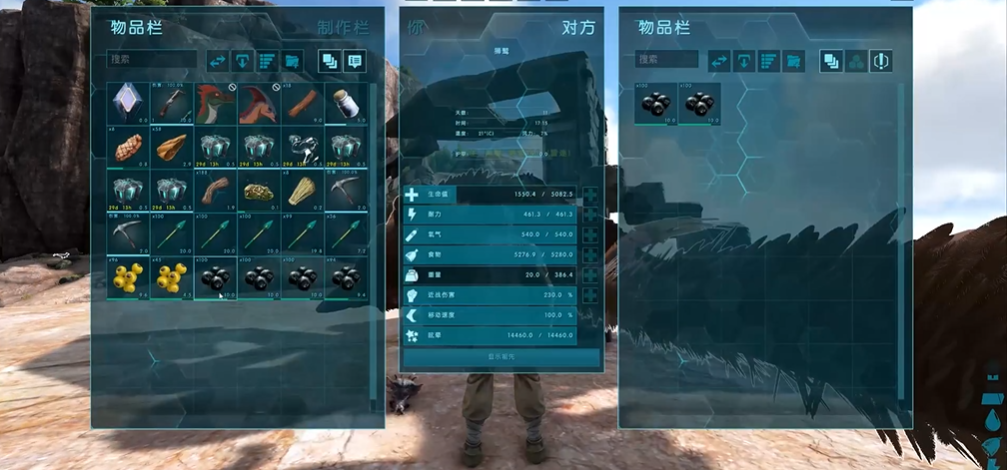Click the 显示 button beneath the stats list
Screen dimensions: 1007x470
[502, 356]
